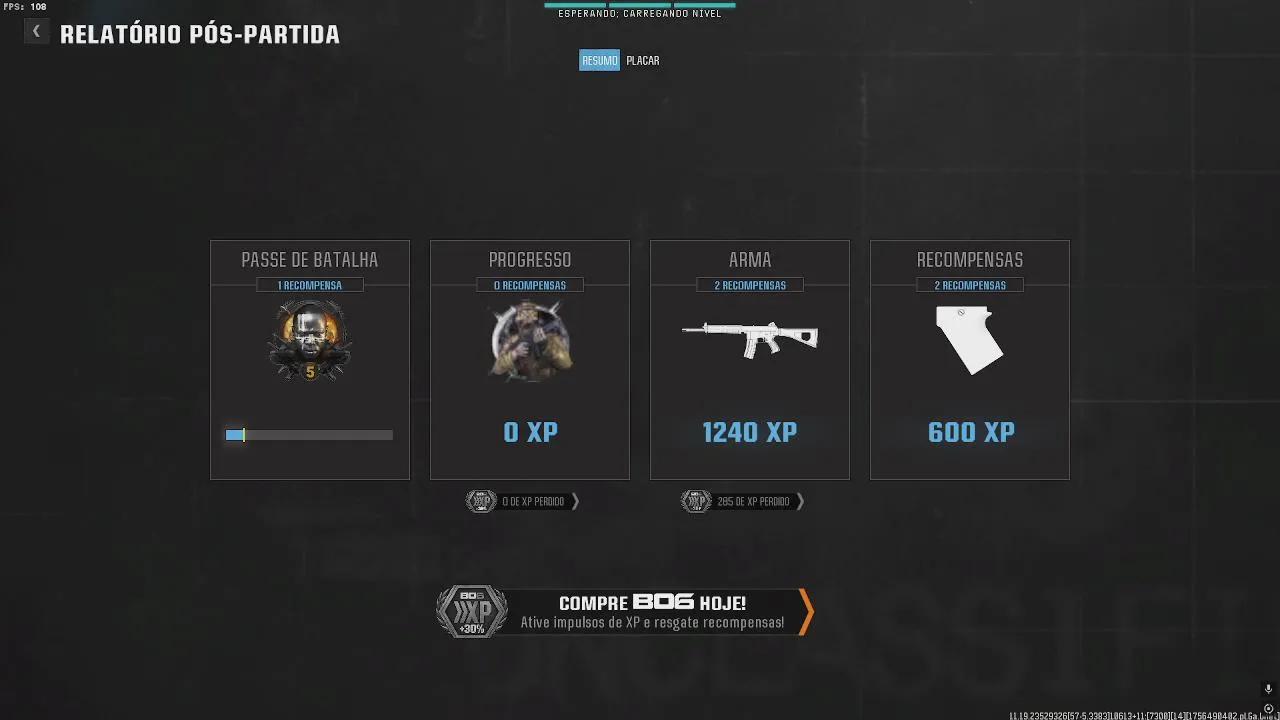The width and height of the screenshot is (1280, 720).
Task: Switch to the Resumo tab
Action: pos(599,61)
